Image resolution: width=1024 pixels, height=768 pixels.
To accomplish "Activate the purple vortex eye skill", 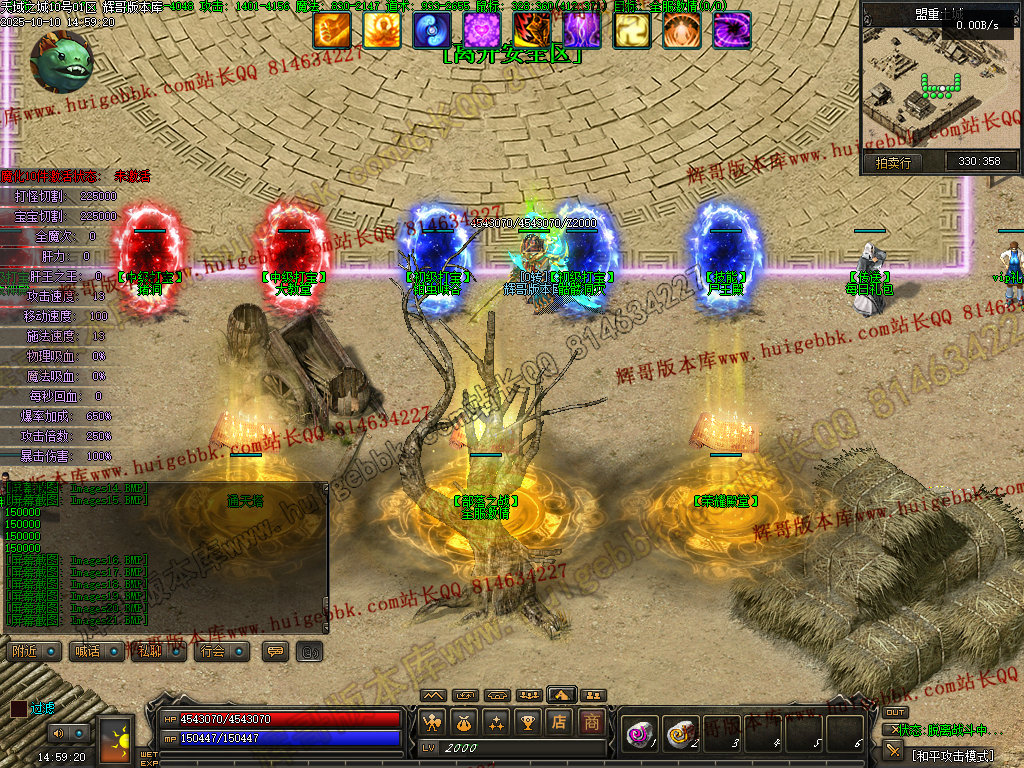I will click(731, 30).
